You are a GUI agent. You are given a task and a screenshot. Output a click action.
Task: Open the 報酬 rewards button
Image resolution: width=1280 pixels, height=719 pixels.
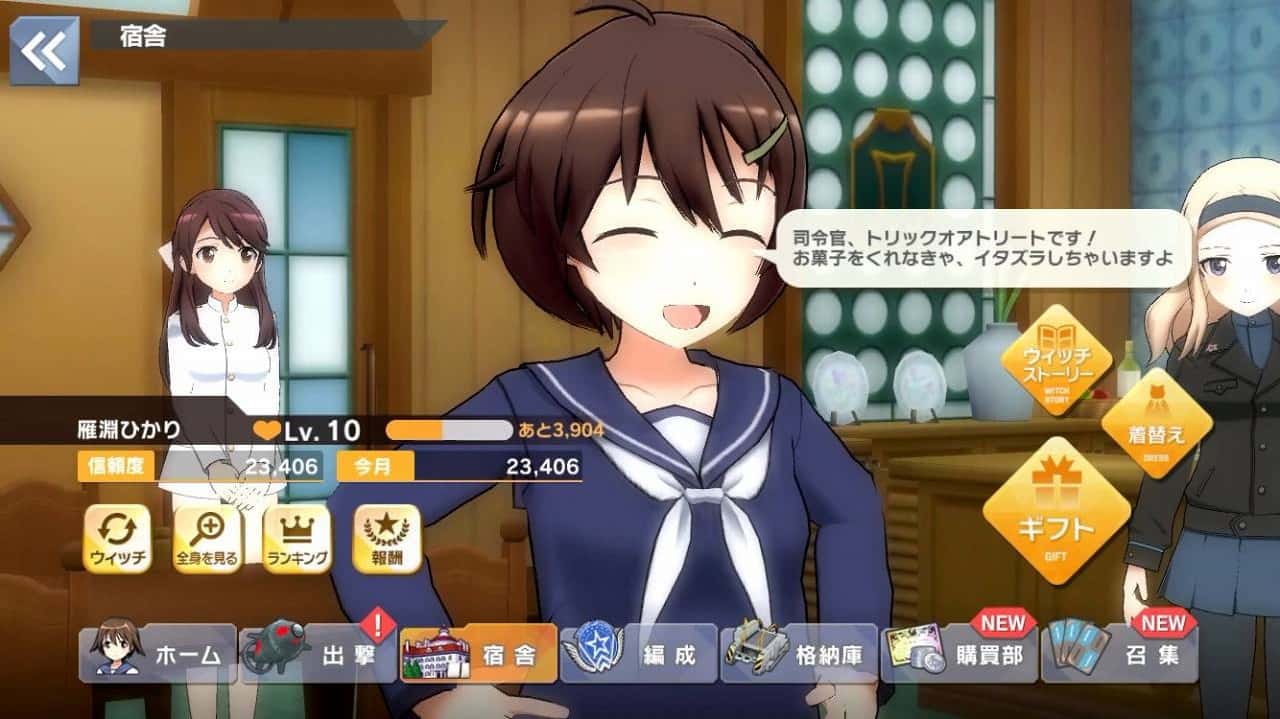point(387,539)
